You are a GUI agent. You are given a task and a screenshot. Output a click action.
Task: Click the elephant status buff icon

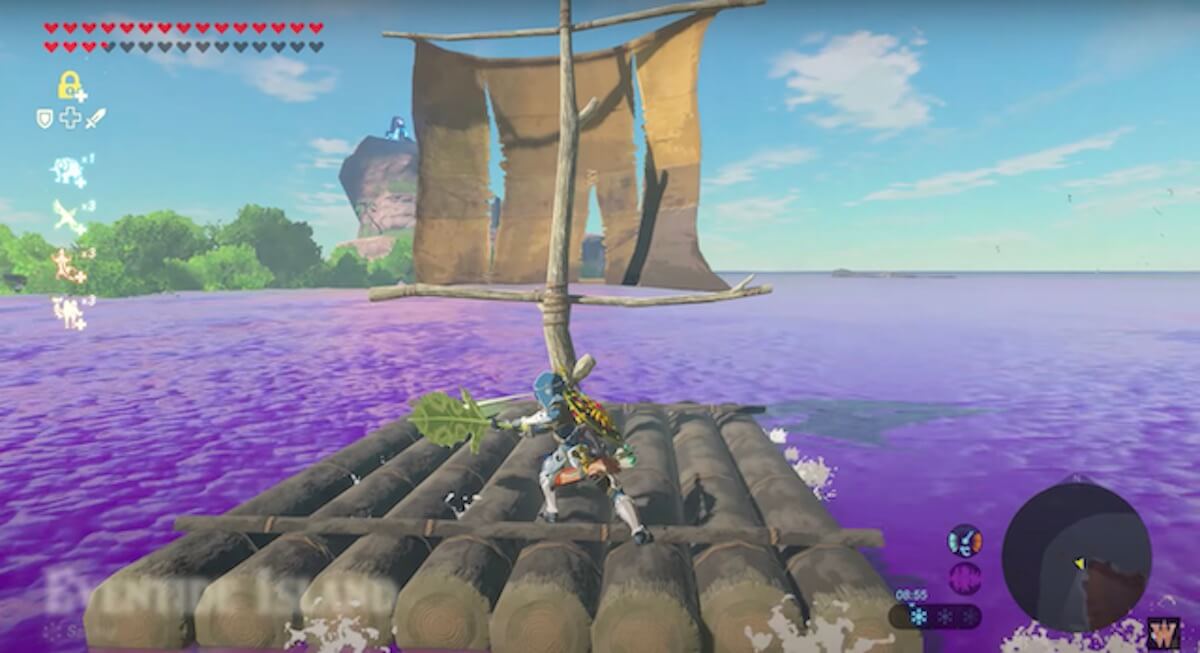click(68, 171)
